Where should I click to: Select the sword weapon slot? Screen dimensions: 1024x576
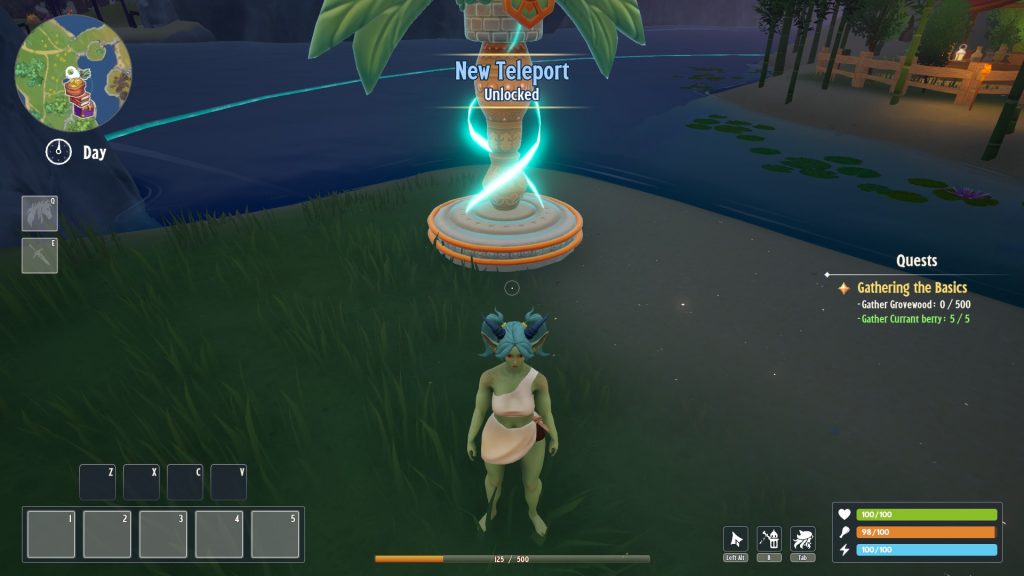pos(40,255)
